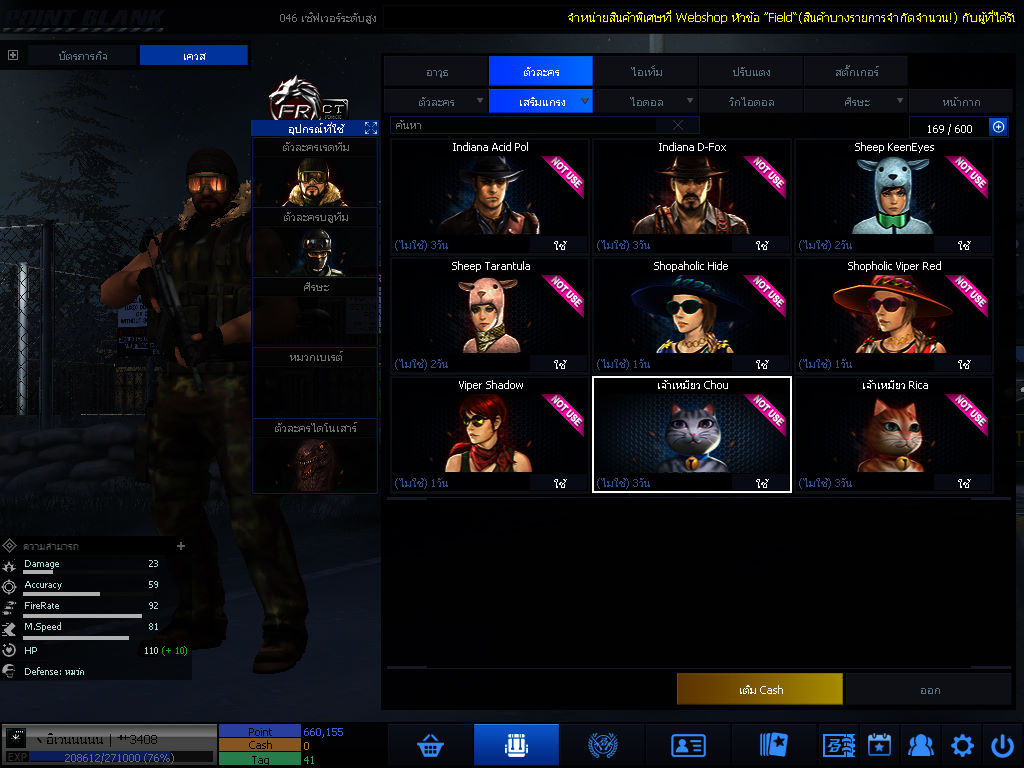Choose the หน้ากาก (mask) sub-category
Image resolution: width=1024 pixels, height=768 pixels.
[x=961, y=102]
